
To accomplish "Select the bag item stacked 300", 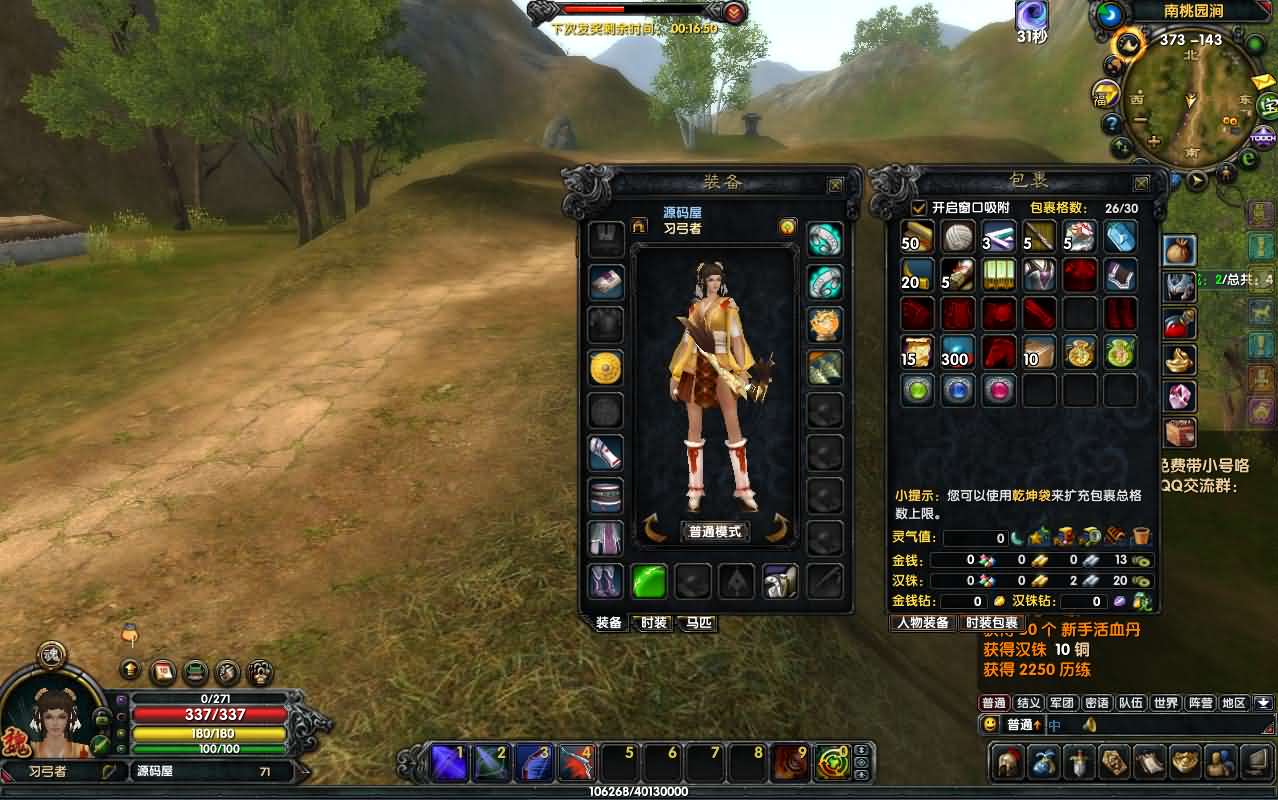I will point(957,352).
